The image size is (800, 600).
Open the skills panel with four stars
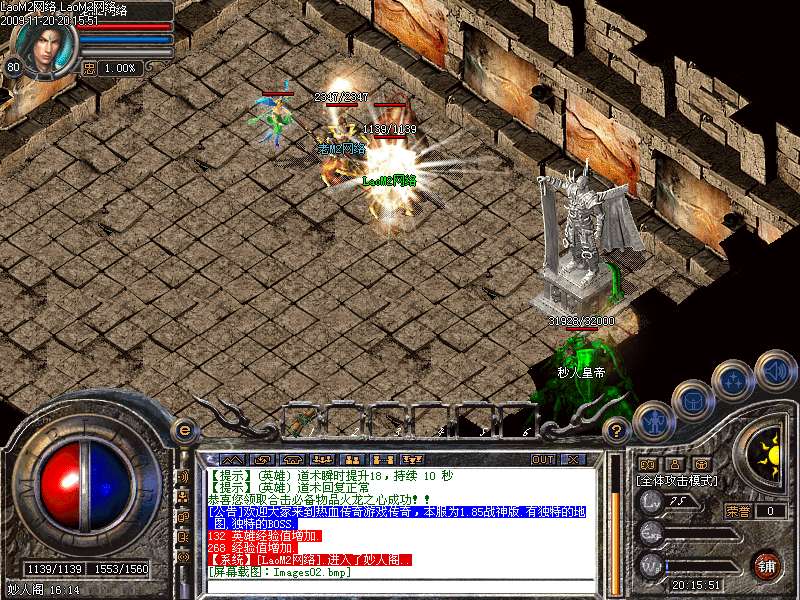[x=733, y=380]
